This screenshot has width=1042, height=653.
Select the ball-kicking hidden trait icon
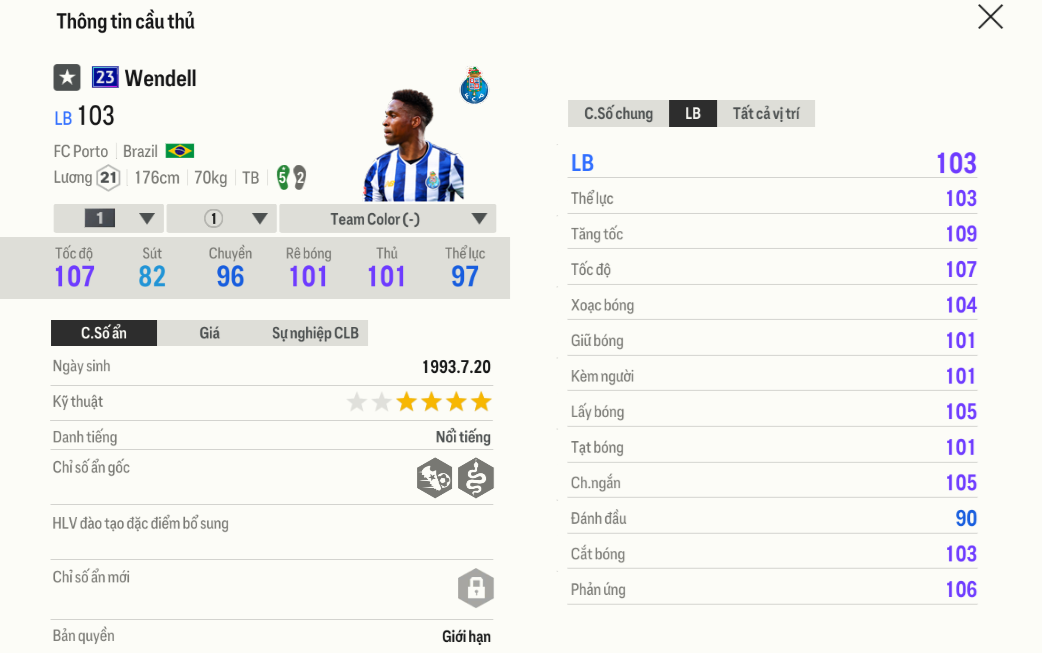pos(434,479)
